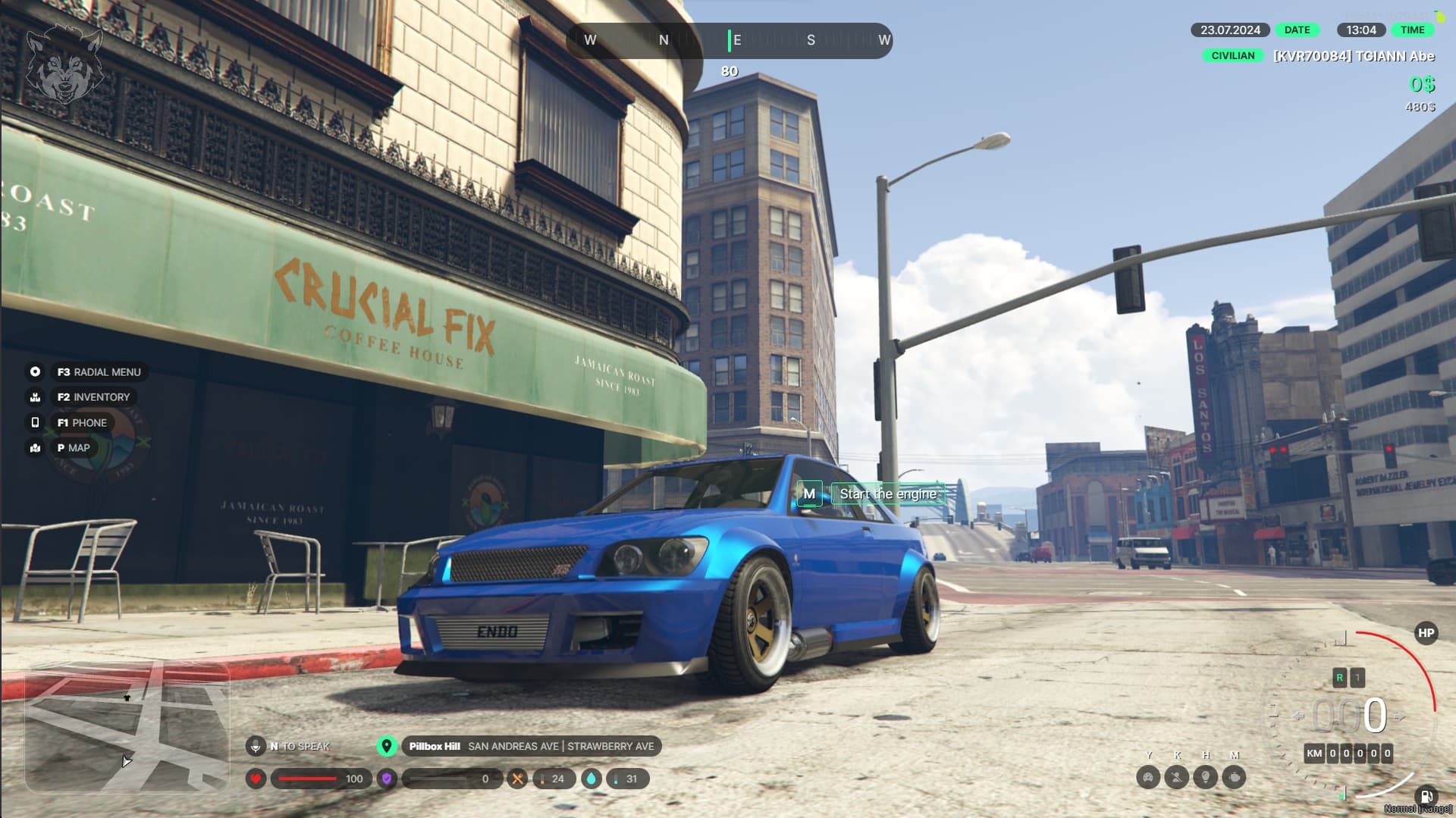
Task: Select the engine status icon labeled M
Action: pos(1234,778)
